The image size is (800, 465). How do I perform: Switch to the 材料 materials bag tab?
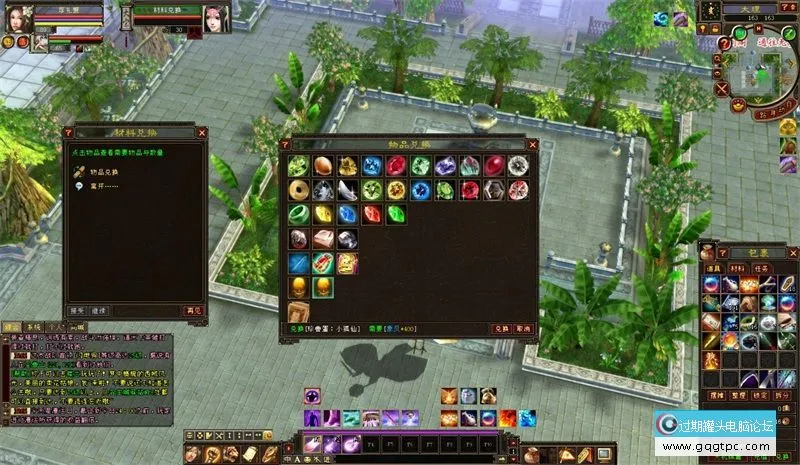(734, 268)
